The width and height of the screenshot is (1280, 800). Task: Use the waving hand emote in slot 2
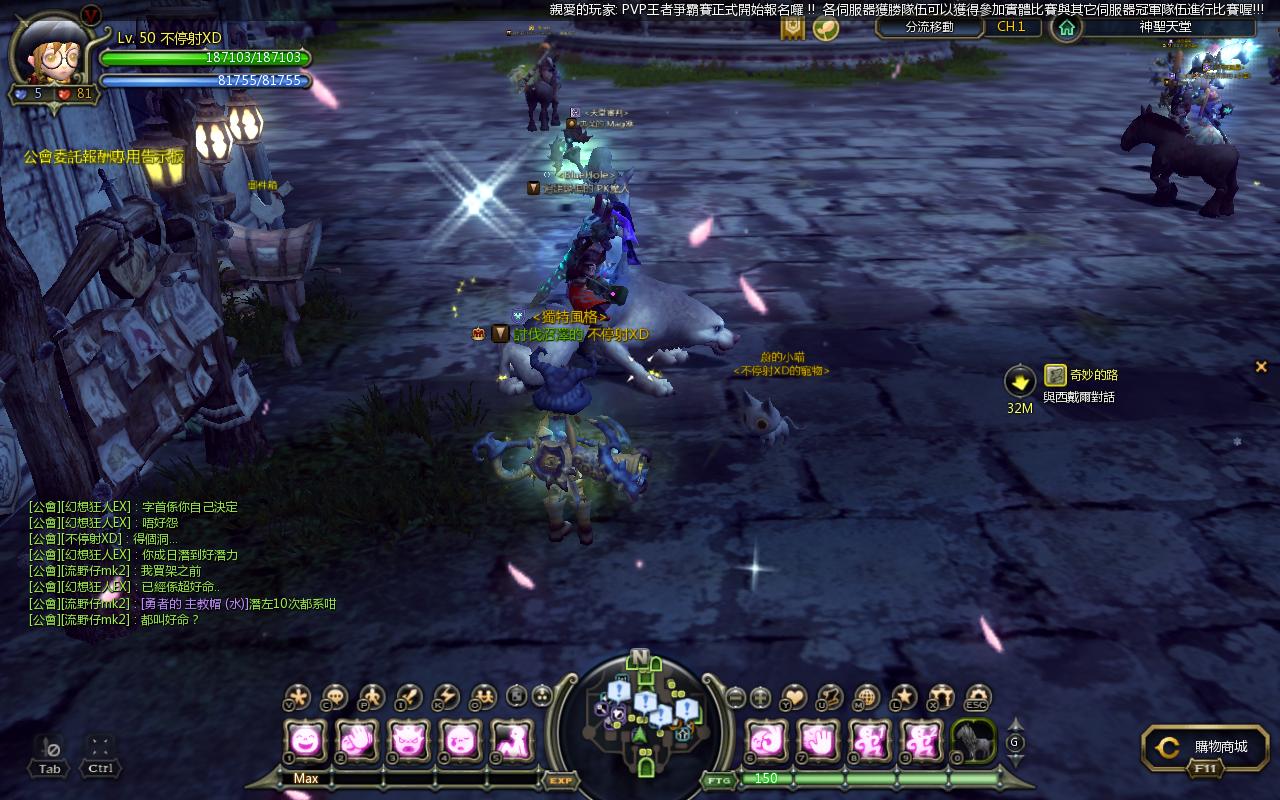(357, 741)
